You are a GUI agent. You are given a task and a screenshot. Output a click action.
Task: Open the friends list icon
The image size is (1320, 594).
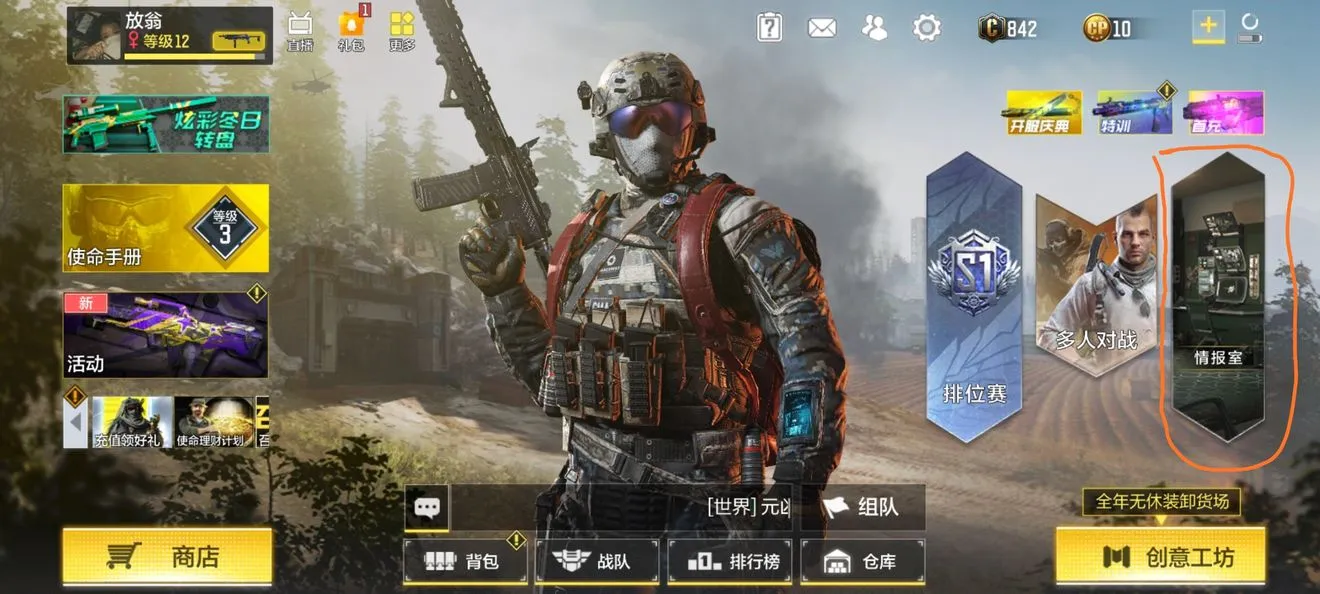pos(875,28)
